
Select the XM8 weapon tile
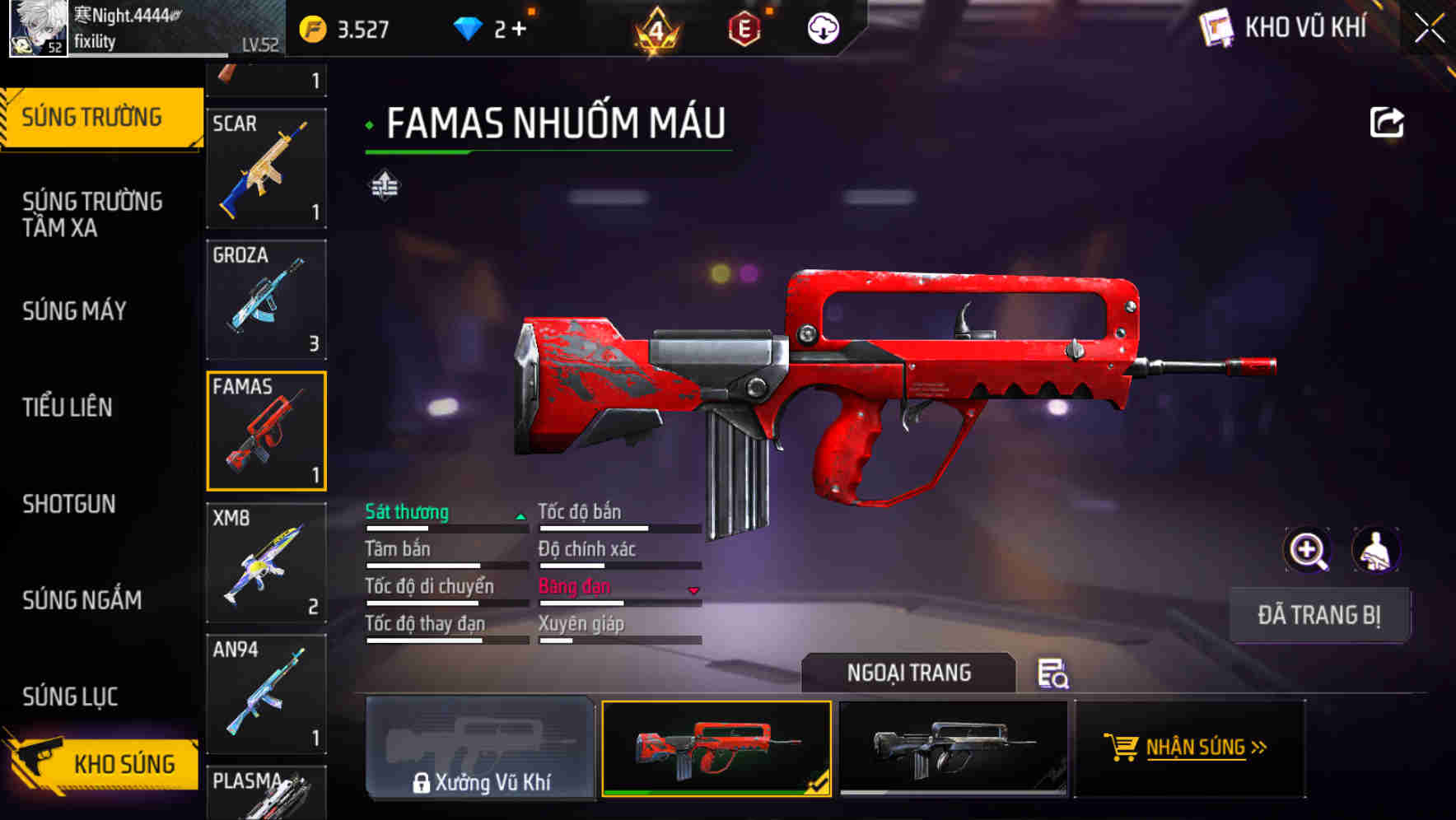tap(266, 562)
